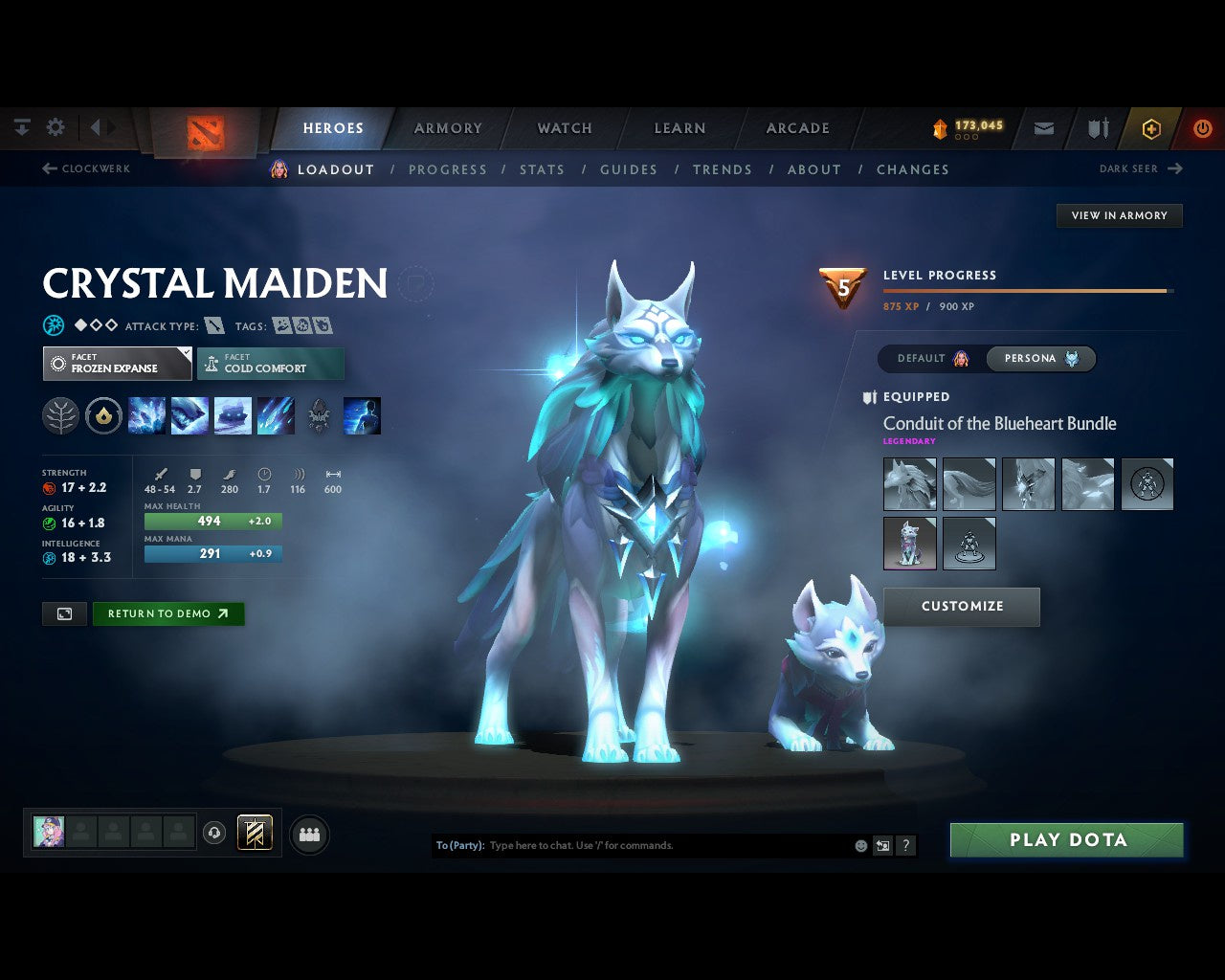Select the Cold Comfort facet

[271, 364]
